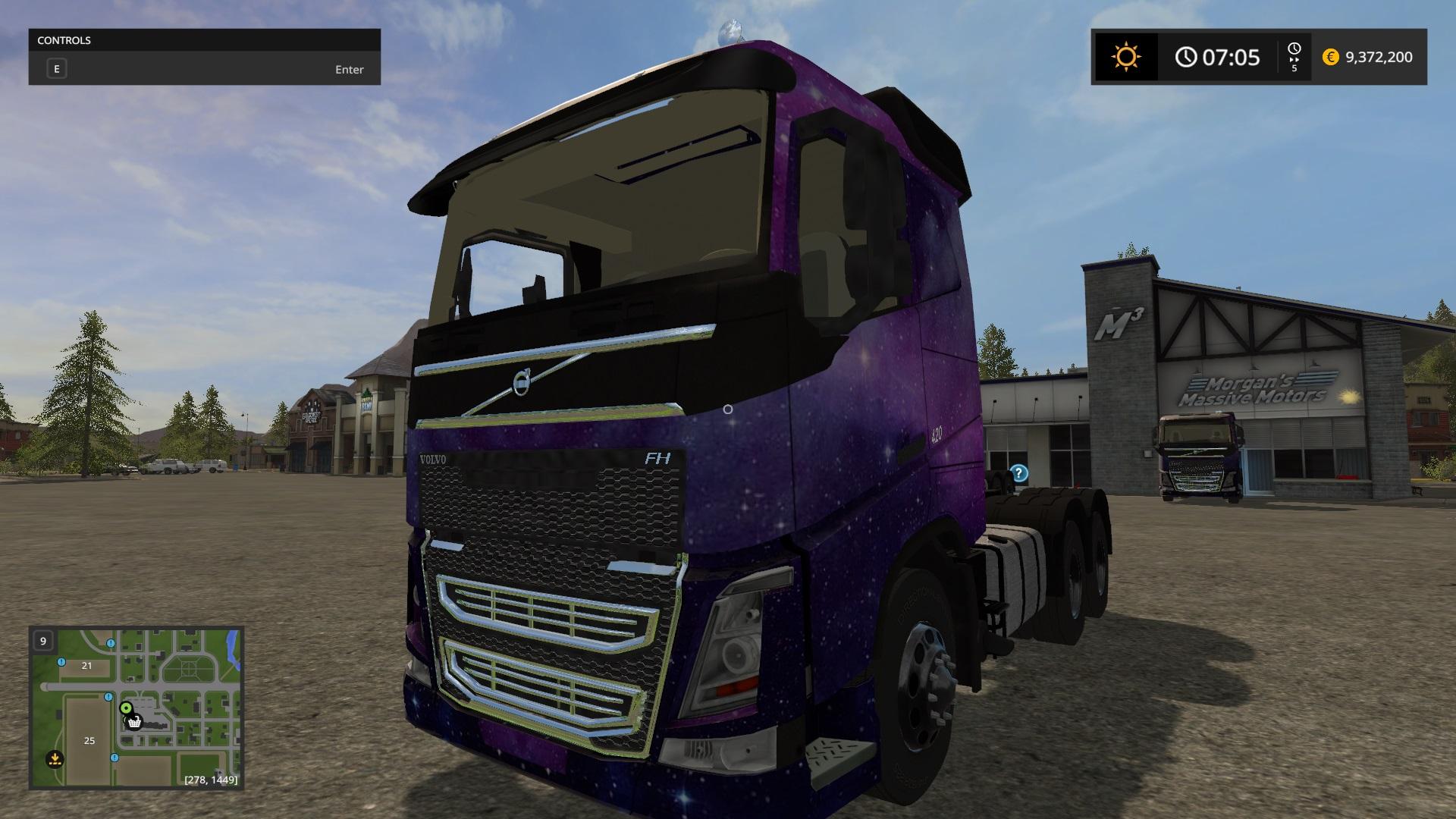The width and height of the screenshot is (1456, 819).
Task: Click the sunny weather icon
Action: point(1125,57)
